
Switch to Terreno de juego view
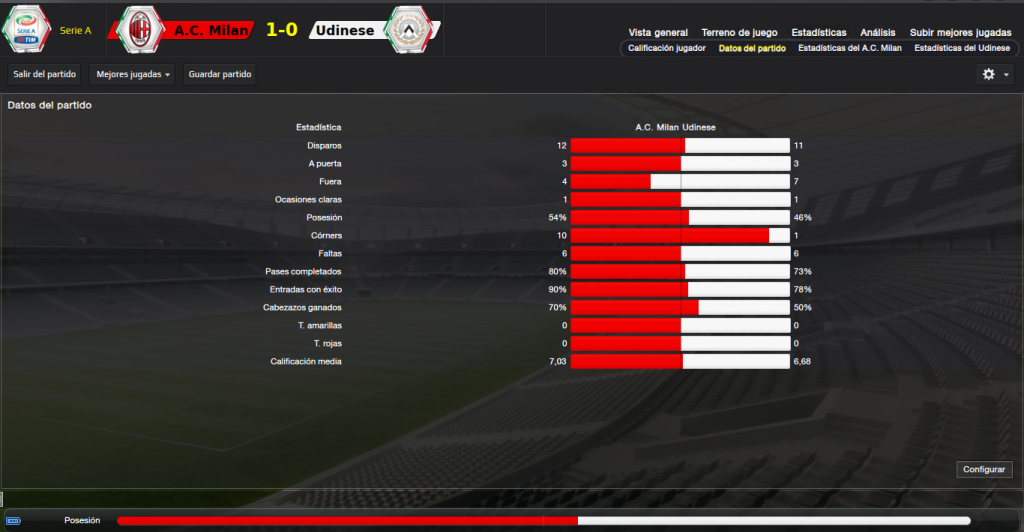pyautogui.click(x=739, y=32)
